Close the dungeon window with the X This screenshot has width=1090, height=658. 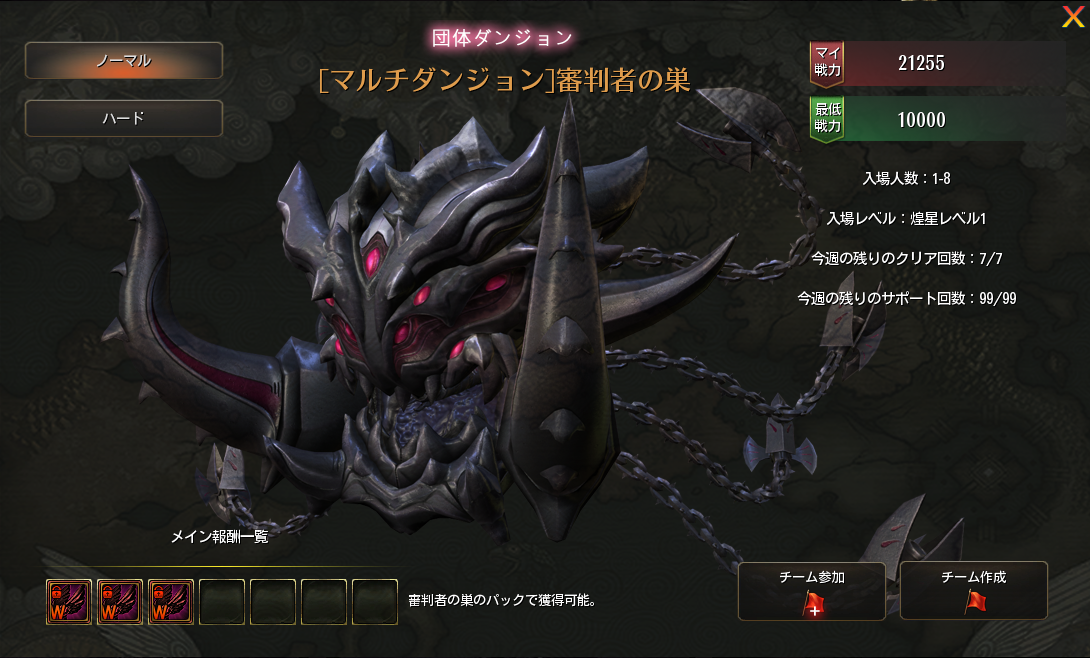pyautogui.click(x=1072, y=16)
